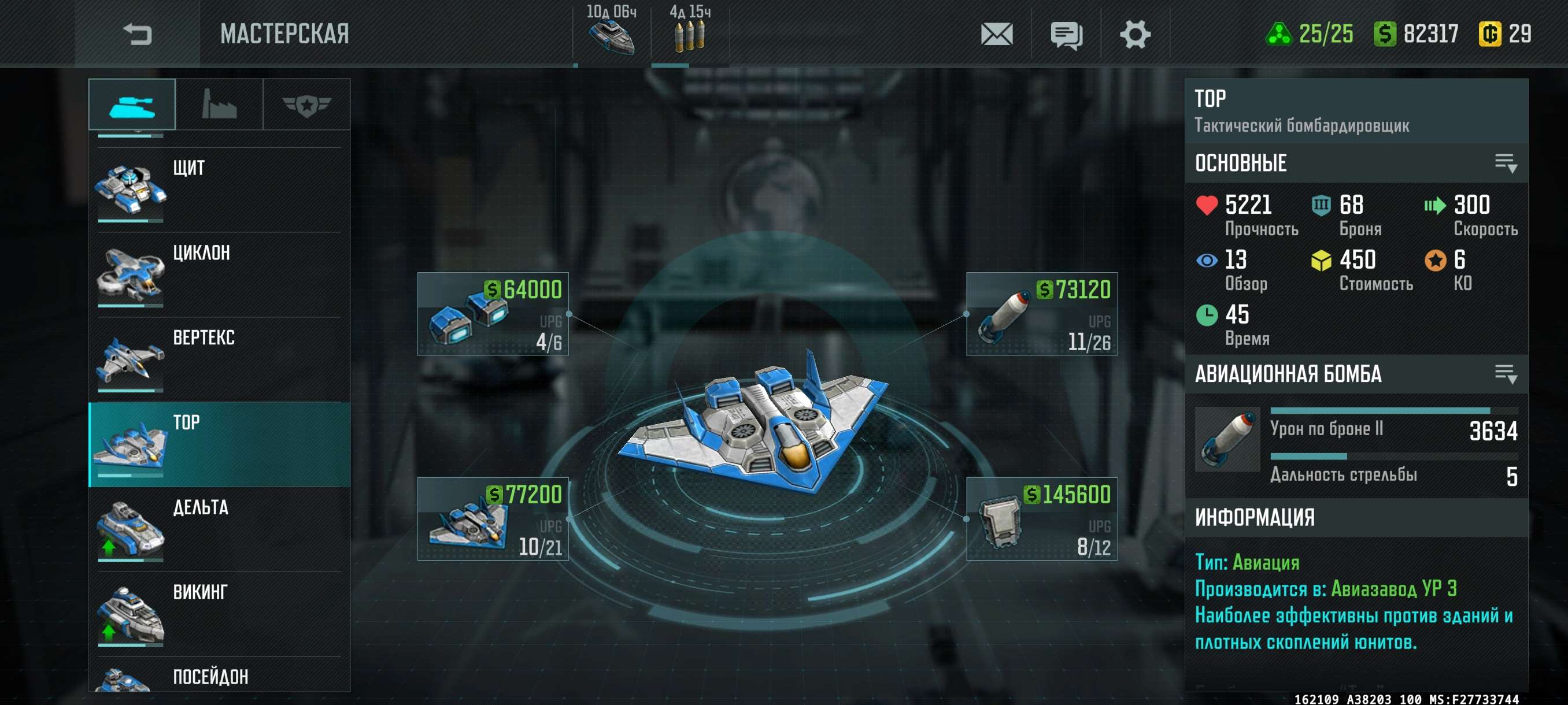Expand the АВИАЦИОННАЯ БОМБА weapon section
Viewport: 1568px width, 705px height.
[1506, 373]
